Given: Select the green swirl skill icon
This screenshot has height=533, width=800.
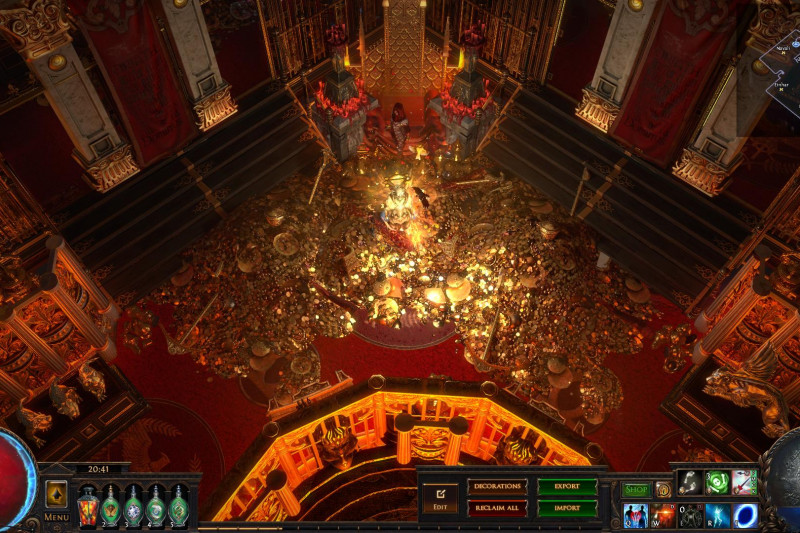Looking at the screenshot, I should (717, 482).
